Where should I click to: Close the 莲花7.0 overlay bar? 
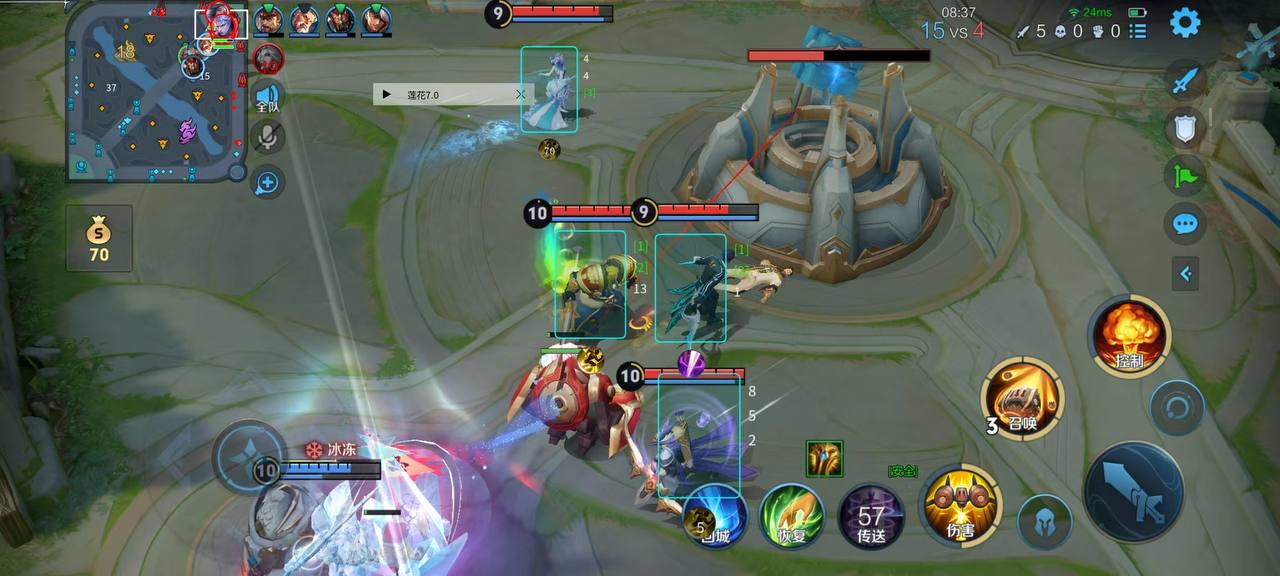click(520, 95)
